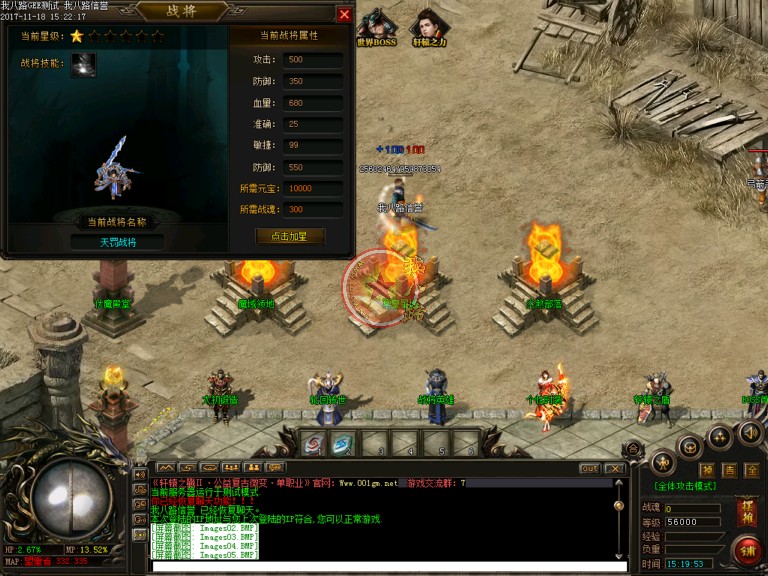This screenshot has height=576, width=768.
Task: Click the OUT button above chat
Action: [x=590, y=468]
